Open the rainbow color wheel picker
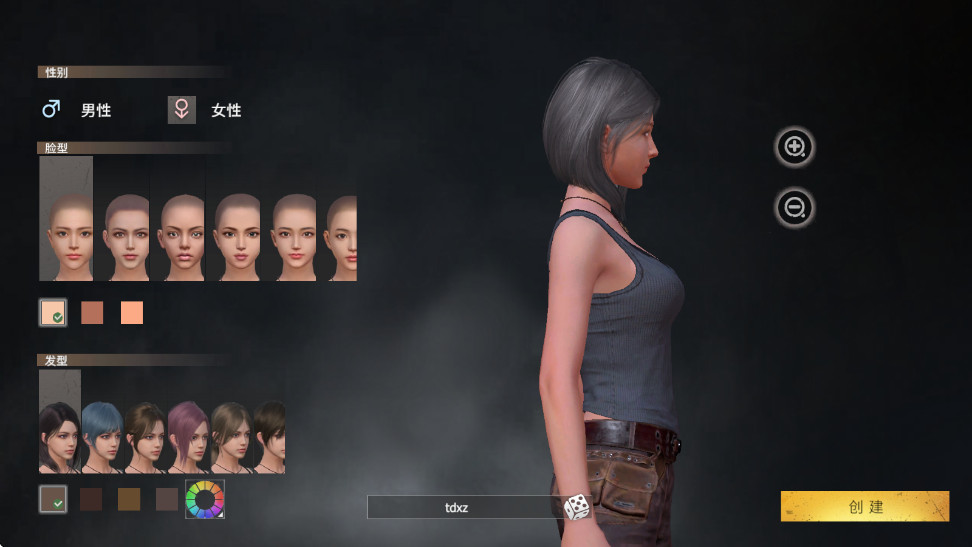Screen dimensions: 972x547 coord(205,499)
